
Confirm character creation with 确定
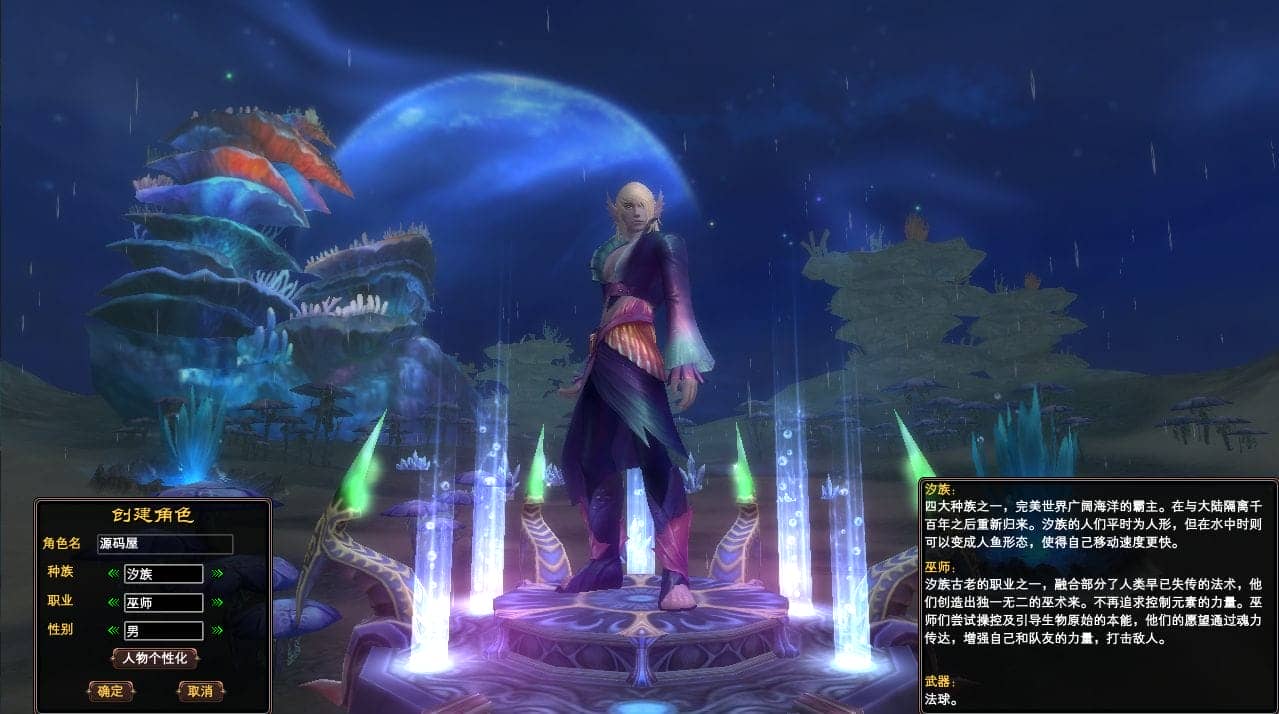[x=111, y=690]
